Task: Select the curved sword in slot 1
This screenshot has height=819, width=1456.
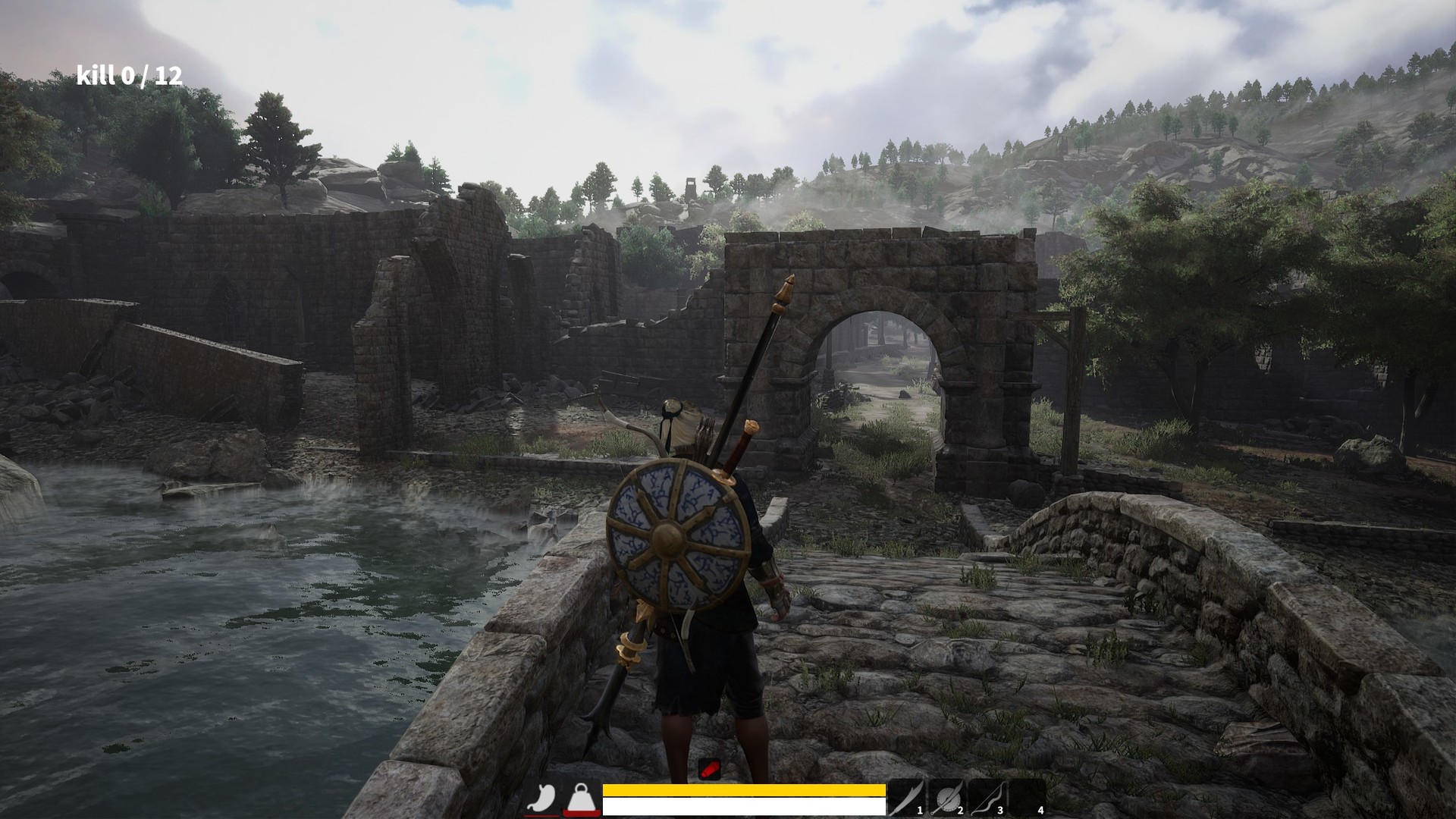Action: [x=907, y=799]
